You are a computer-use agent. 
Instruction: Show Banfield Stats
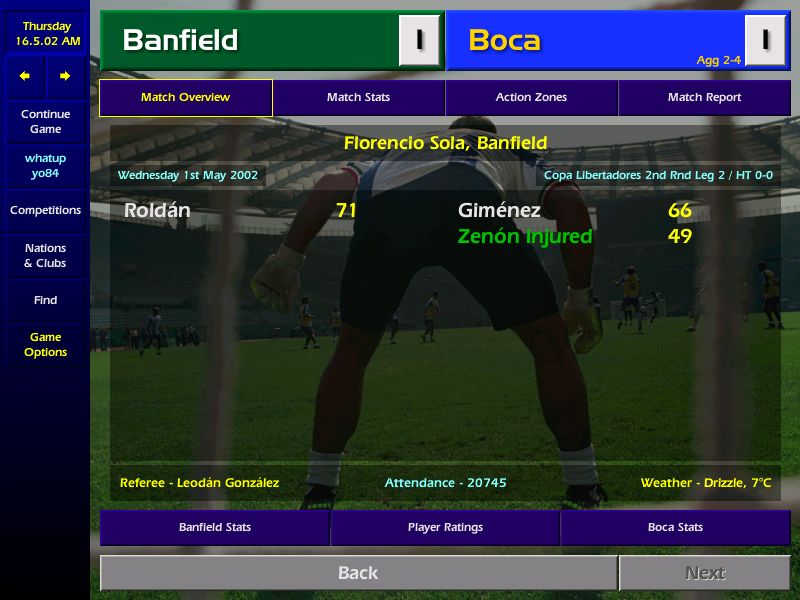coord(214,527)
